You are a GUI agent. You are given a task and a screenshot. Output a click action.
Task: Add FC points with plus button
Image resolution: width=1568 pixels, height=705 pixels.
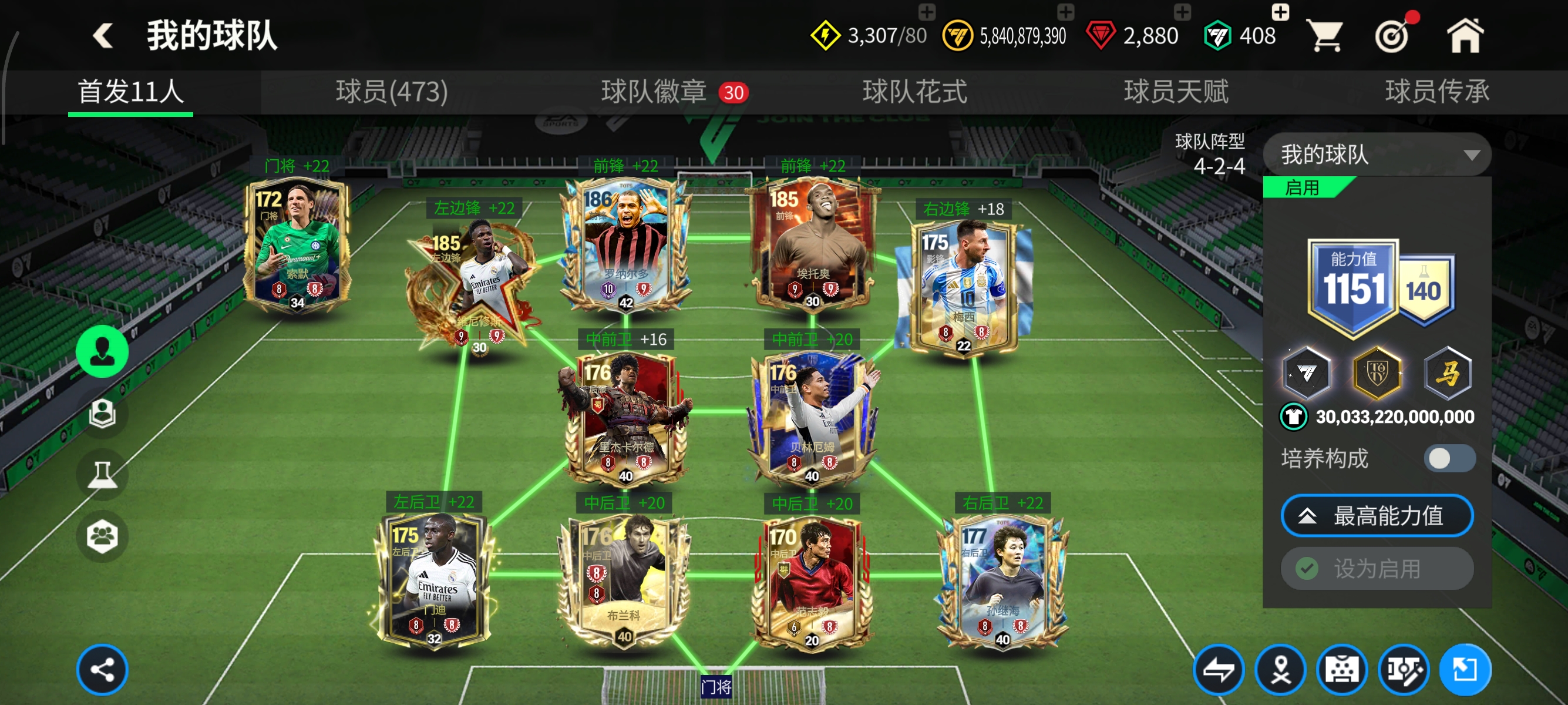click(1280, 12)
